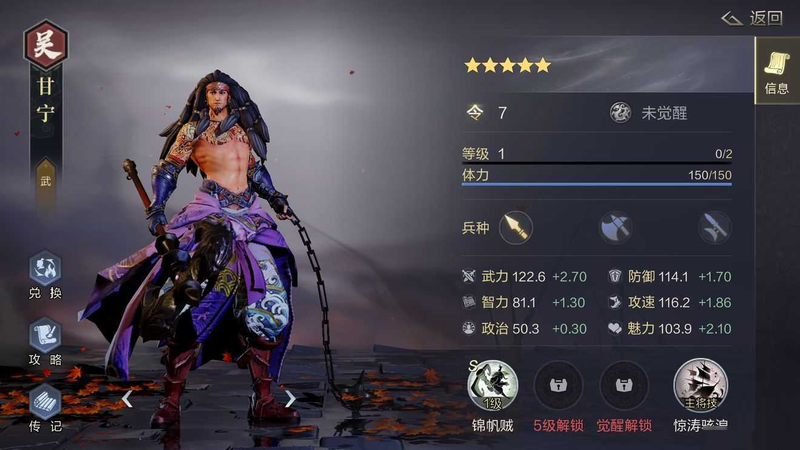The height and width of the screenshot is (450, 800).
Task: Select the battle axe troop type icon
Action: coord(615,227)
